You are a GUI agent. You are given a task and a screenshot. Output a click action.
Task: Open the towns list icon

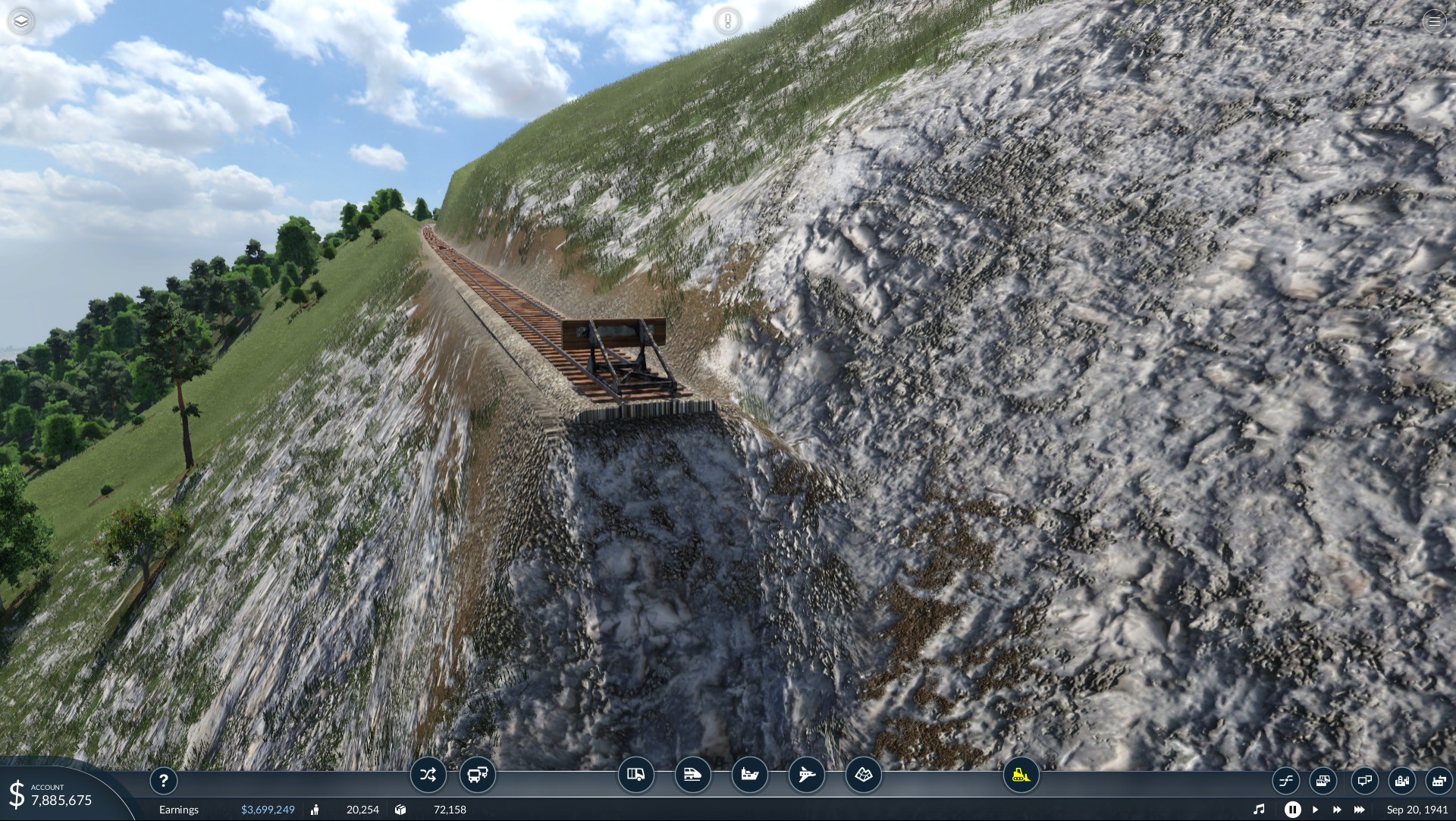(1401, 780)
